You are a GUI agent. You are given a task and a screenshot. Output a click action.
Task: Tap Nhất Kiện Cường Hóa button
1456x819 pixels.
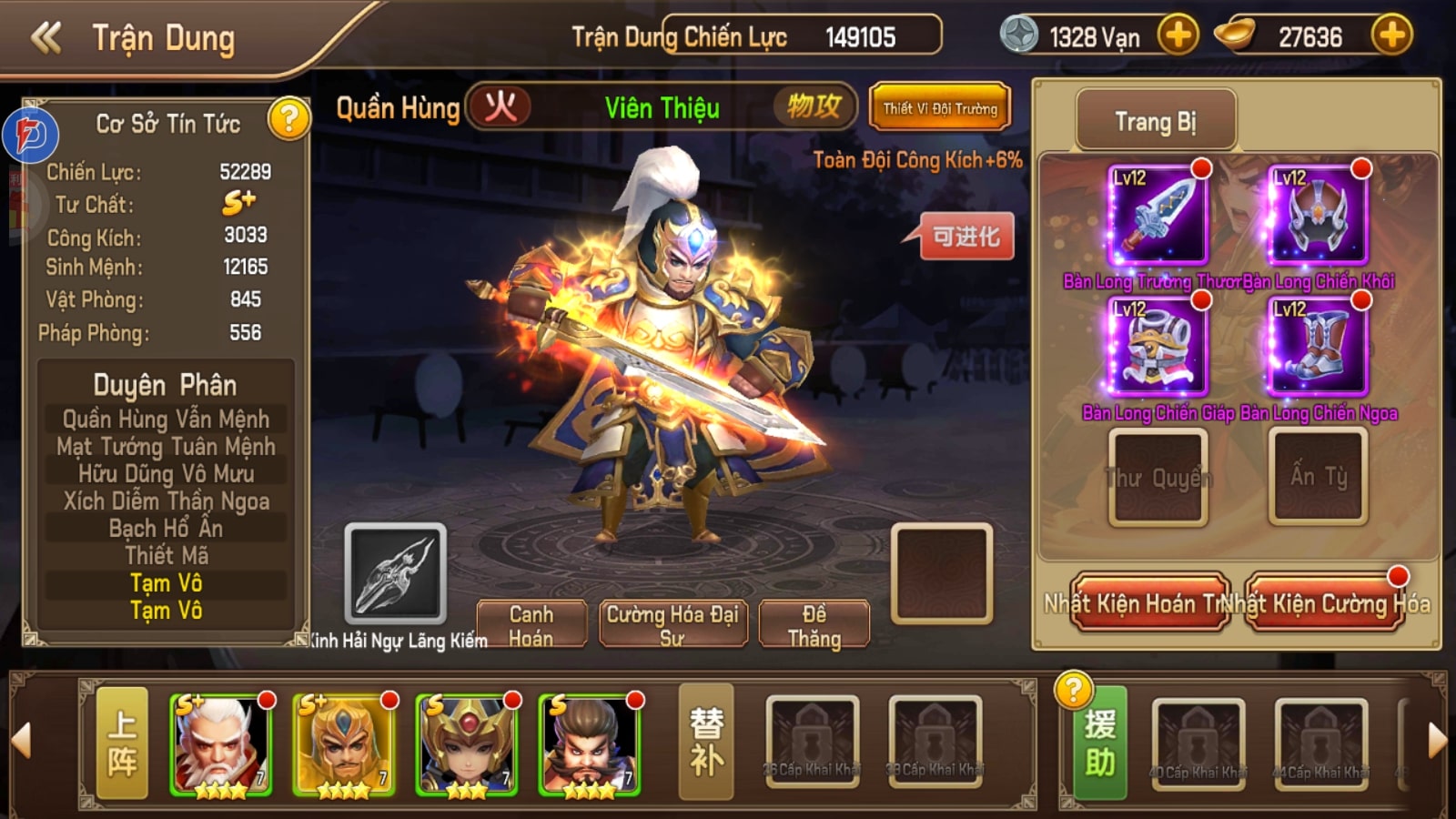tap(1325, 602)
